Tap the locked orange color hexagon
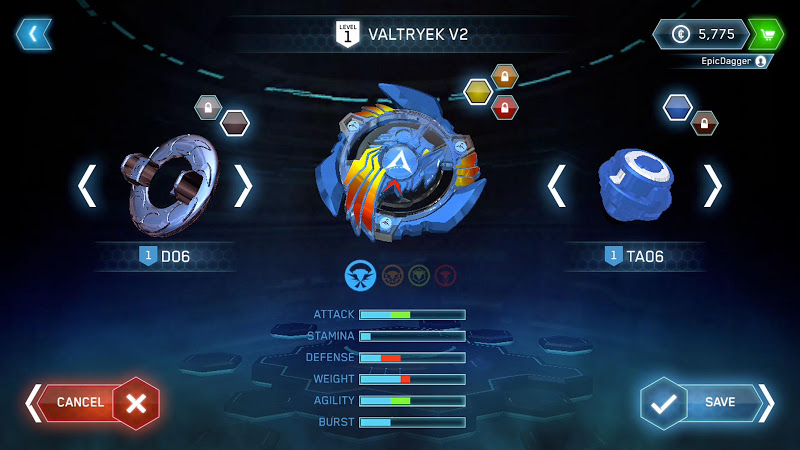This screenshot has height=450, width=800. (505, 76)
